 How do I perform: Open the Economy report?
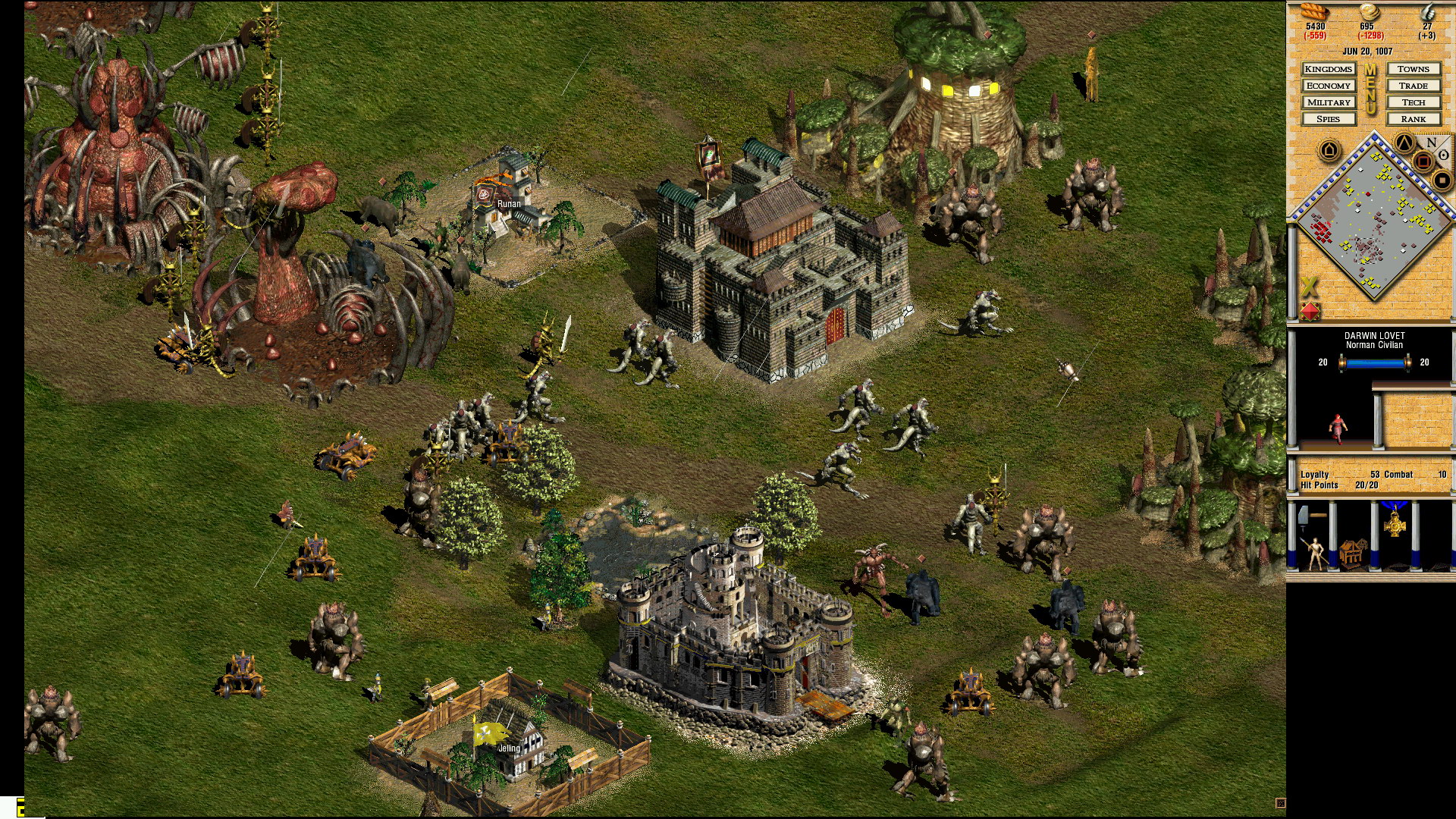click(x=1329, y=86)
